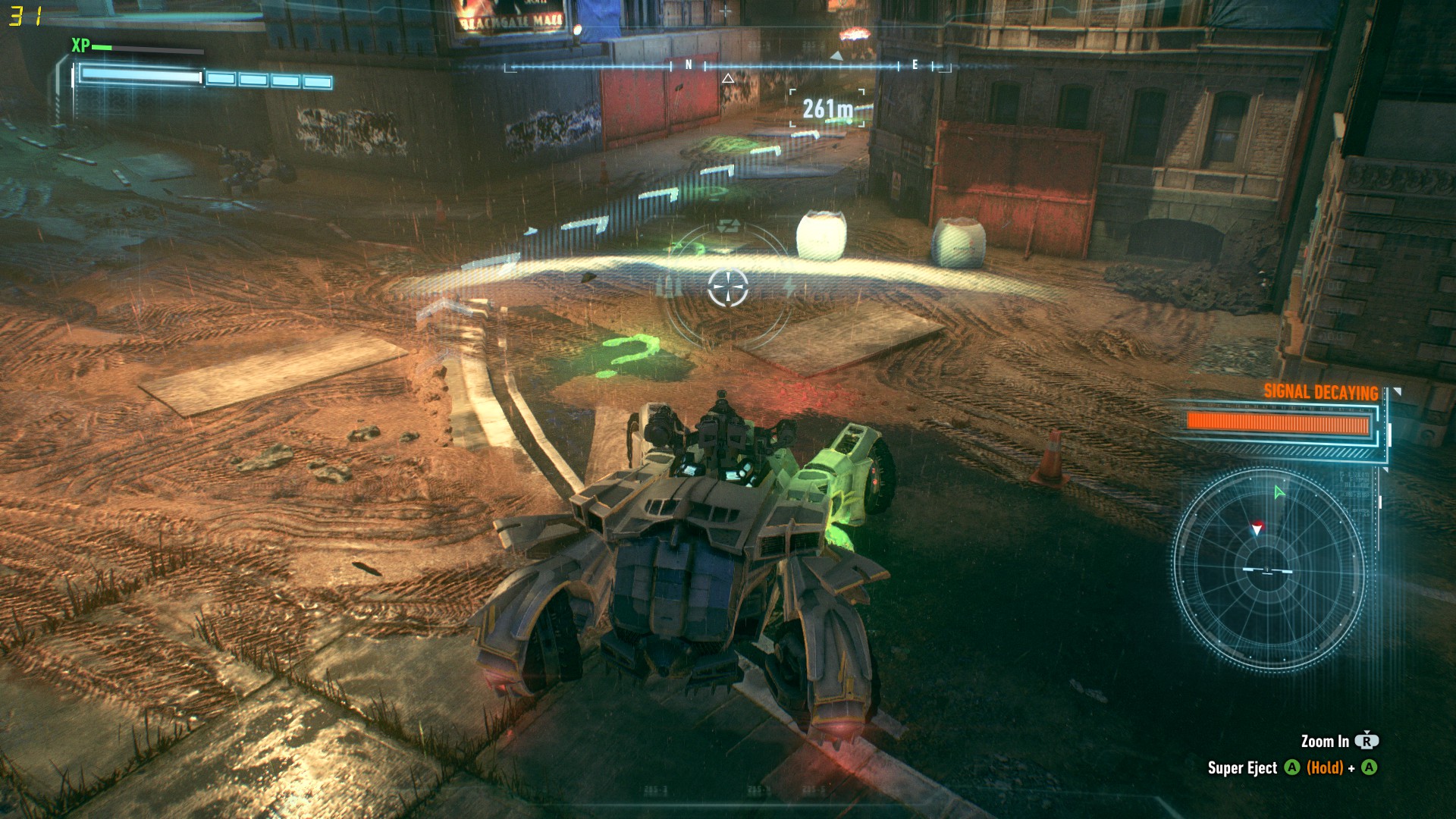Click the compass heading strip
The width and height of the screenshot is (1456, 819).
(726, 67)
